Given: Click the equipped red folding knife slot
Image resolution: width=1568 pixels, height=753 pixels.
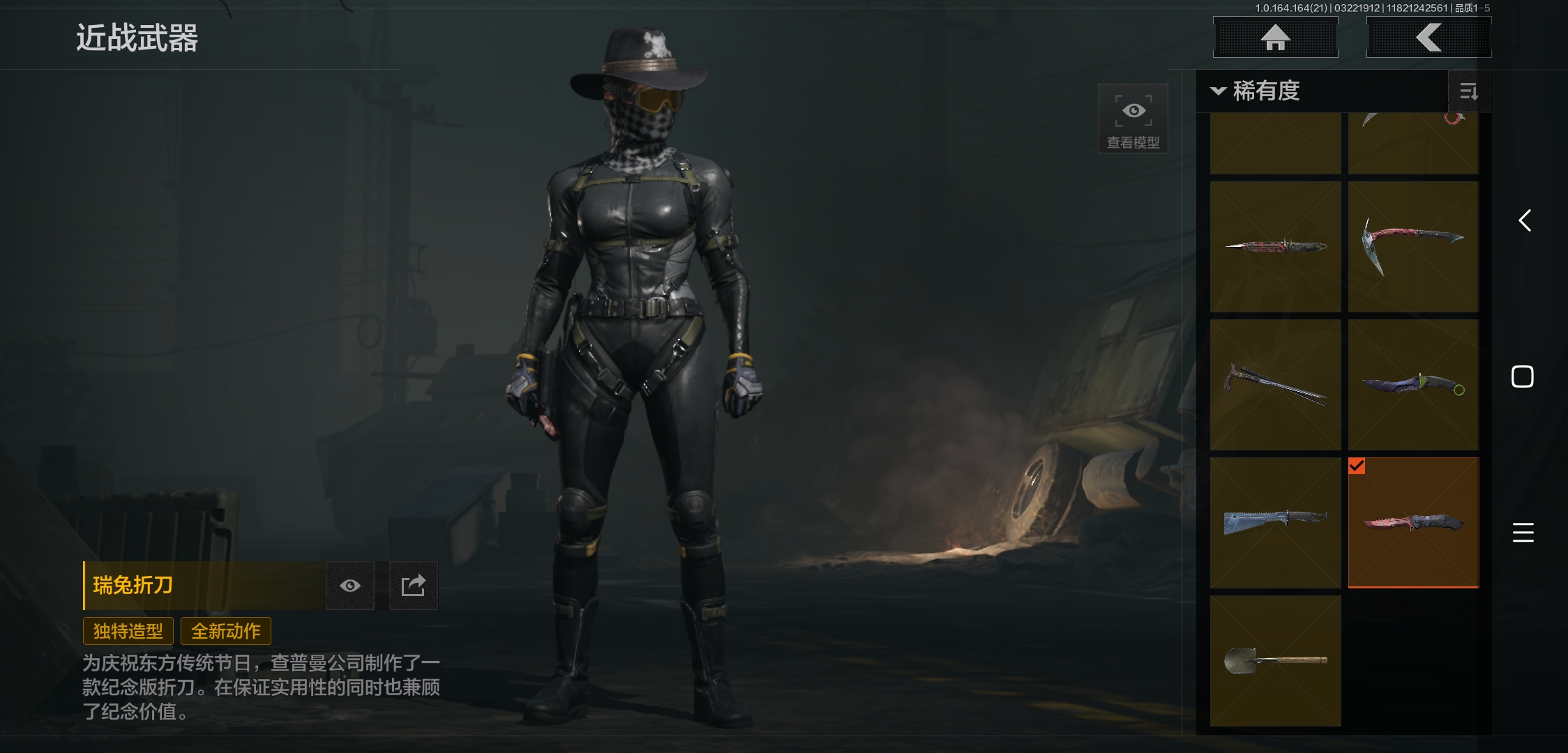Looking at the screenshot, I should tap(1413, 523).
